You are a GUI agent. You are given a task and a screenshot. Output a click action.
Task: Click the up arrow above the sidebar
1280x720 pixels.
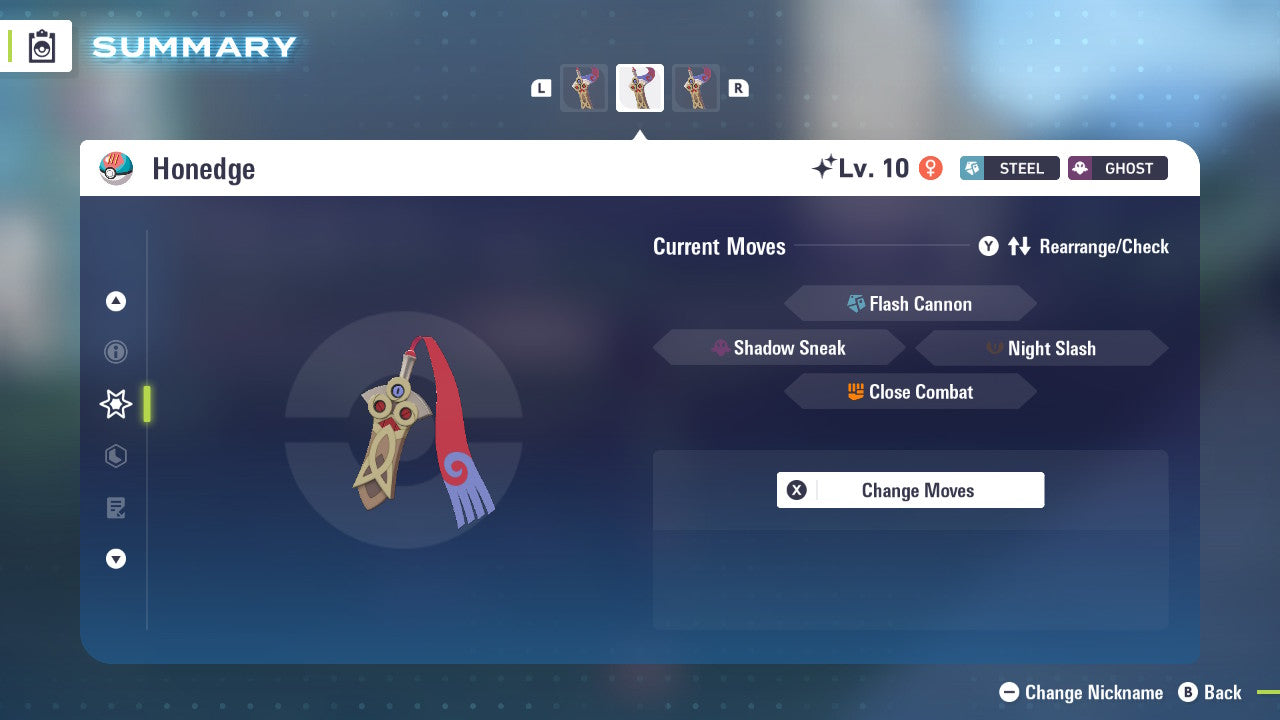tap(116, 300)
